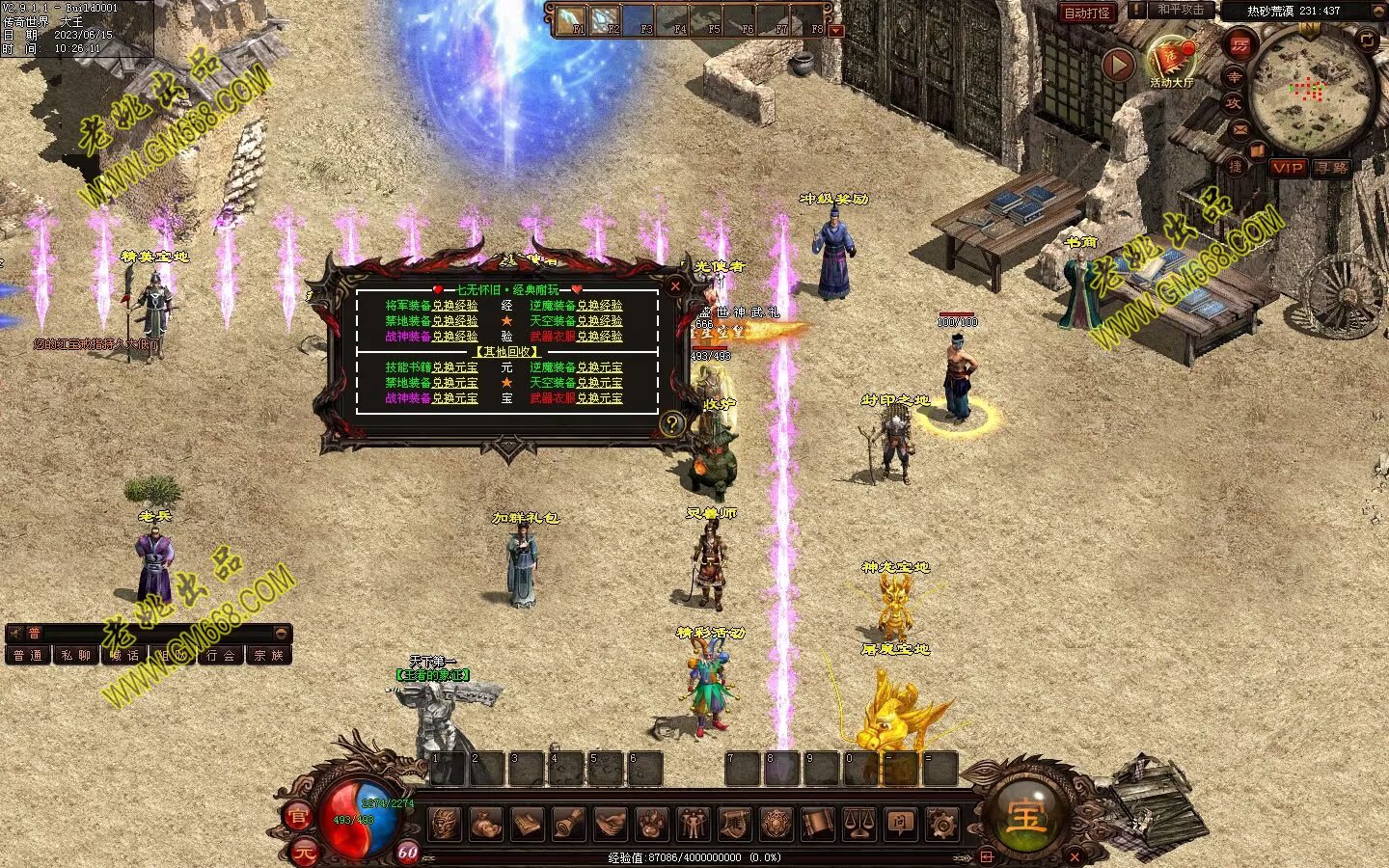
Task: Toggle 自动打怪 auto-fight button
Action: [1087, 13]
